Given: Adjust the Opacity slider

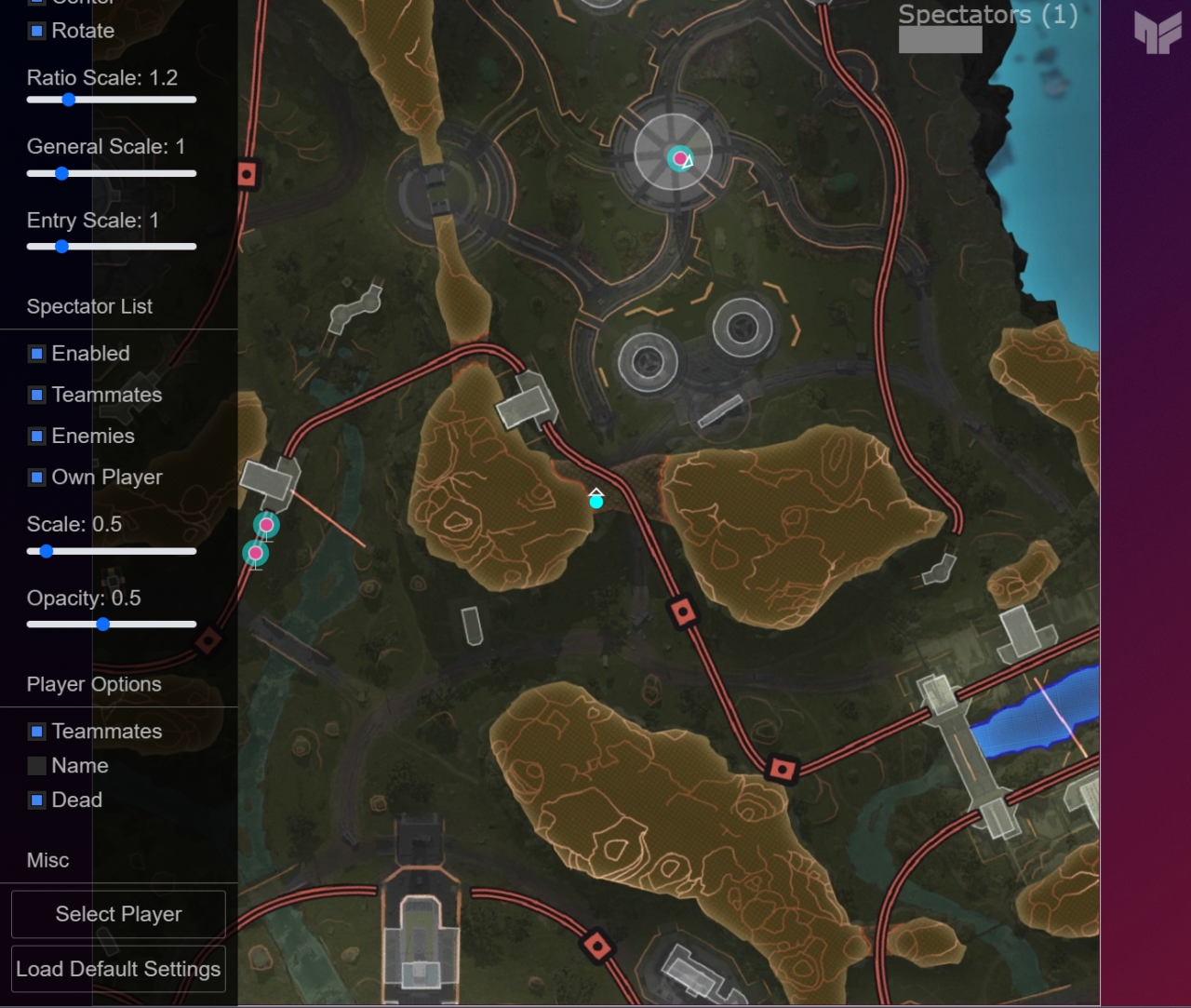Looking at the screenshot, I should pos(102,625).
